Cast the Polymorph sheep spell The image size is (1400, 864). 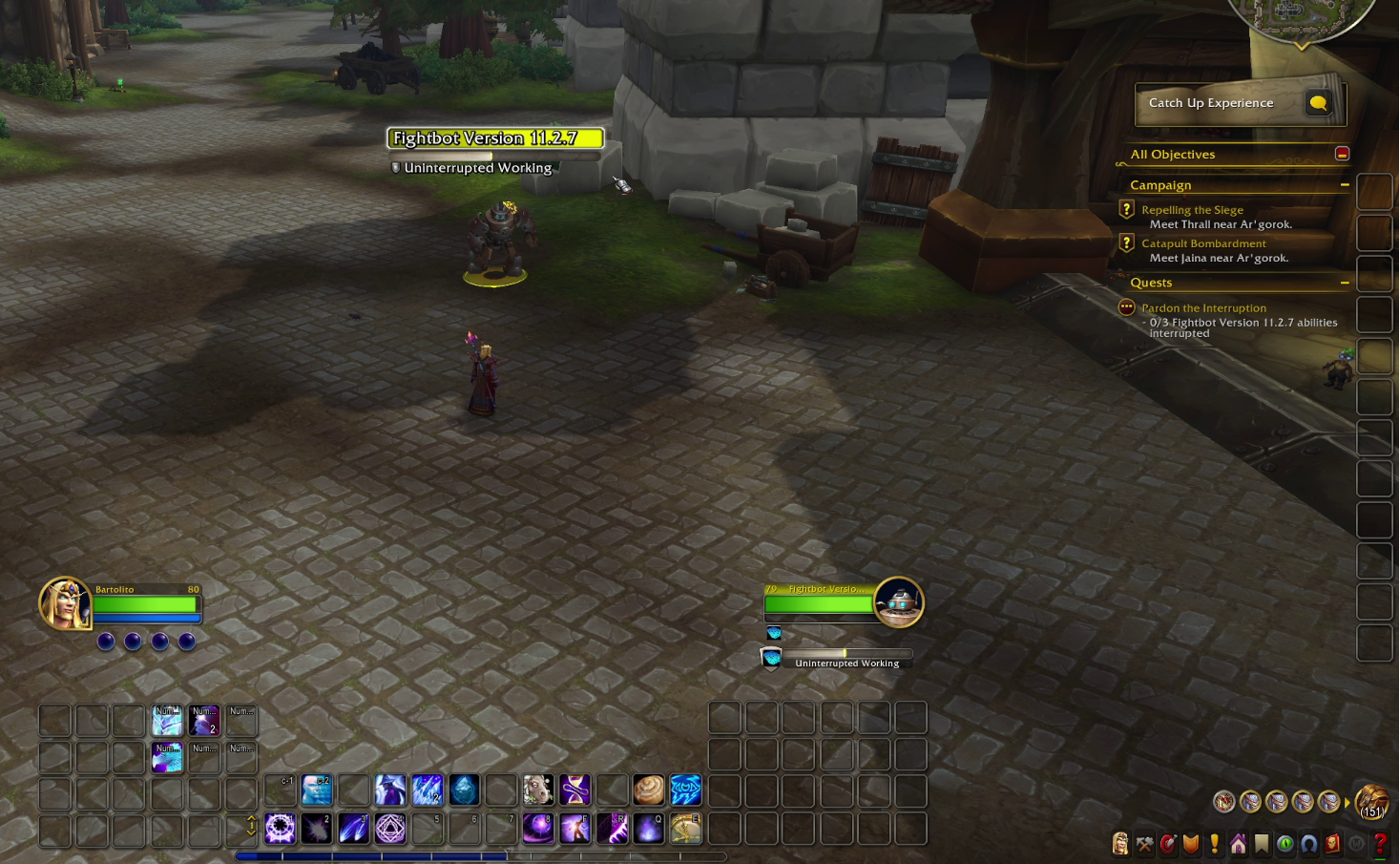pyautogui.click(x=538, y=790)
